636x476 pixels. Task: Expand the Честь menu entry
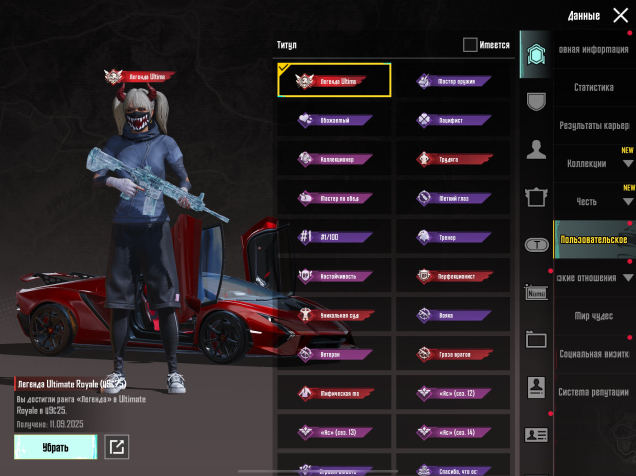[599, 201]
